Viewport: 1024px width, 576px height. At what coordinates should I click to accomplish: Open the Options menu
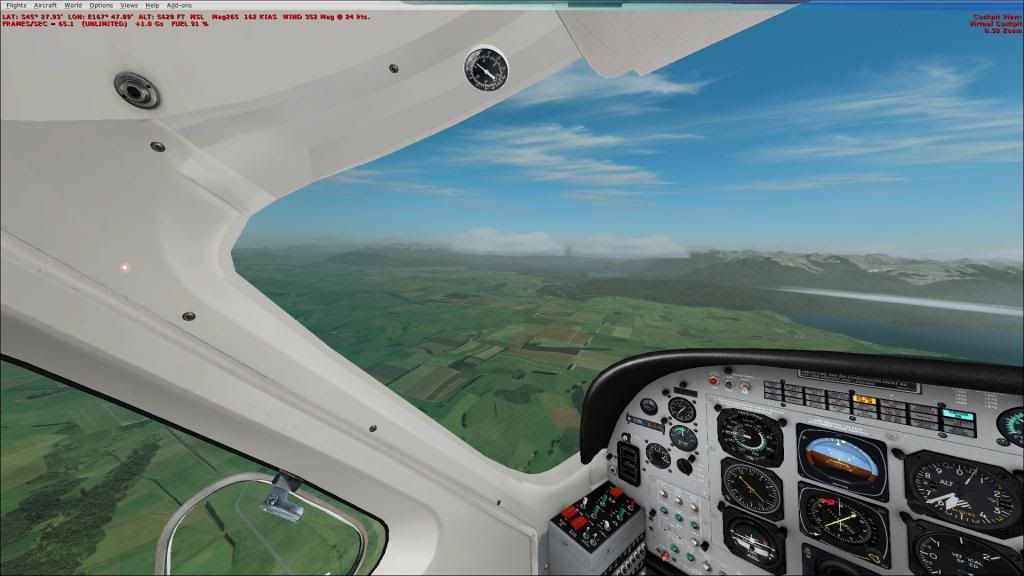(x=101, y=5)
